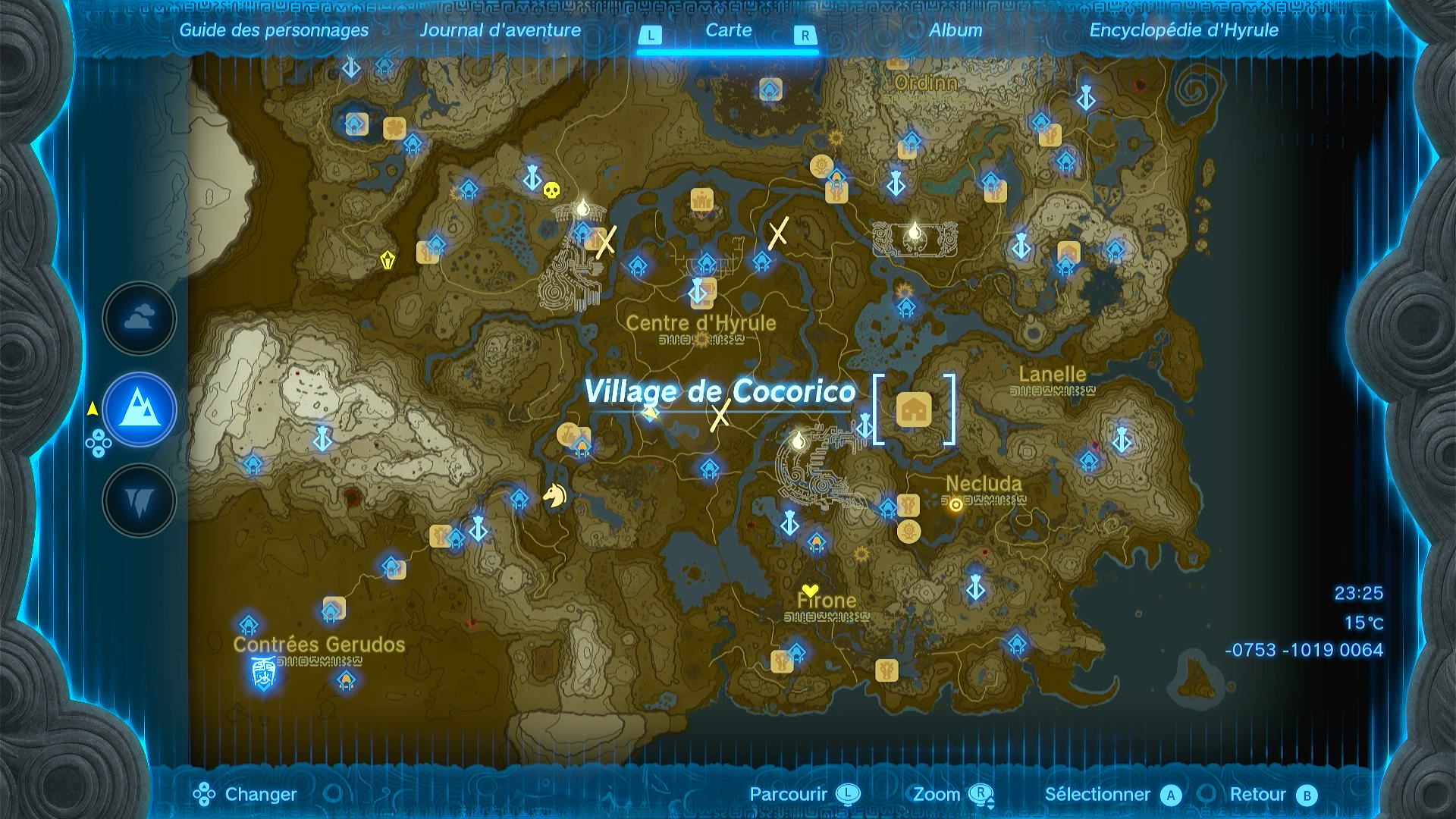Screen dimensions: 1456x819
Task: Switch to the Encyclopédie d'Hyrule tab
Action: [x=1184, y=31]
